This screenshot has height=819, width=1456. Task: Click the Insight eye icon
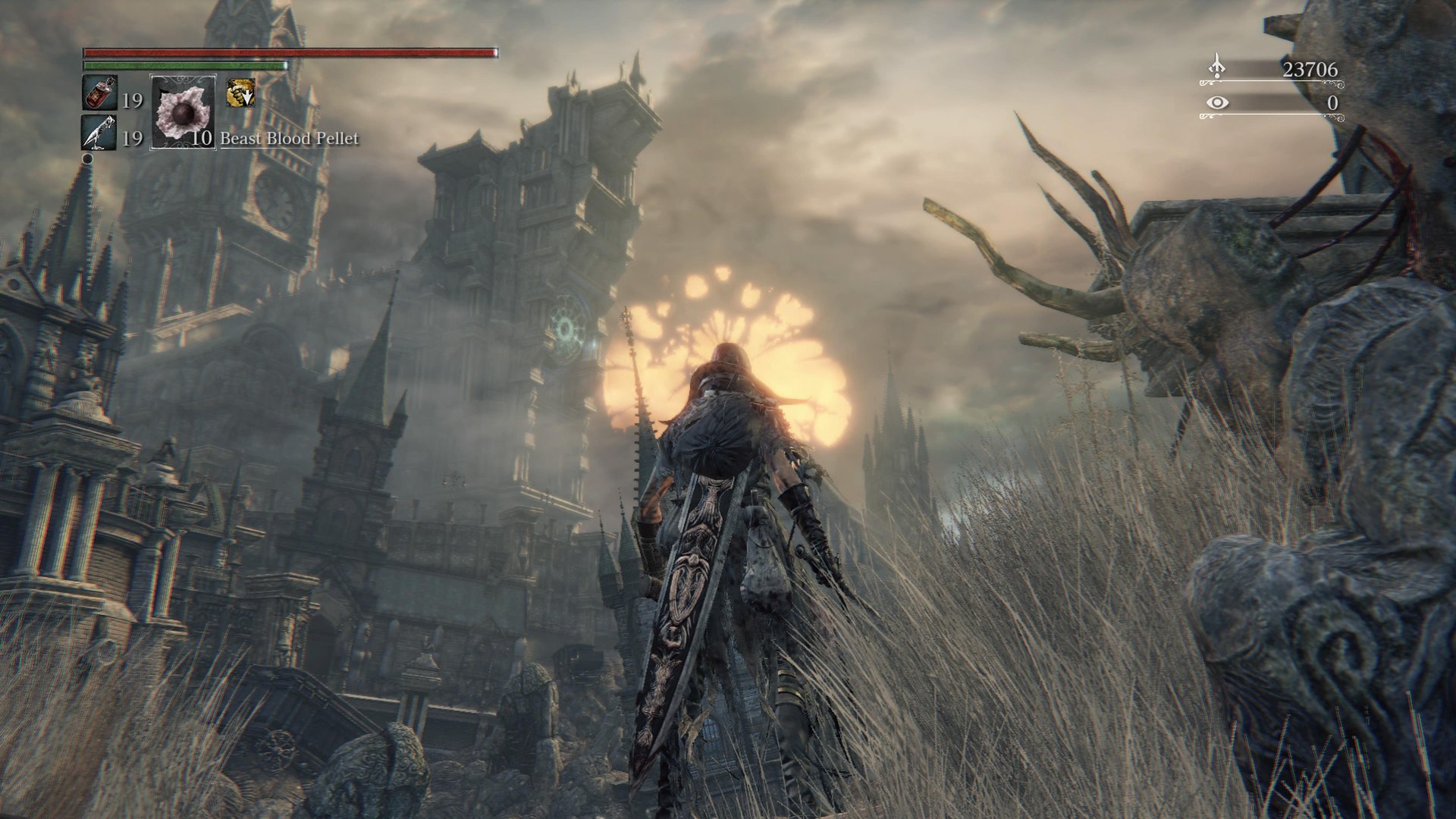click(1217, 102)
